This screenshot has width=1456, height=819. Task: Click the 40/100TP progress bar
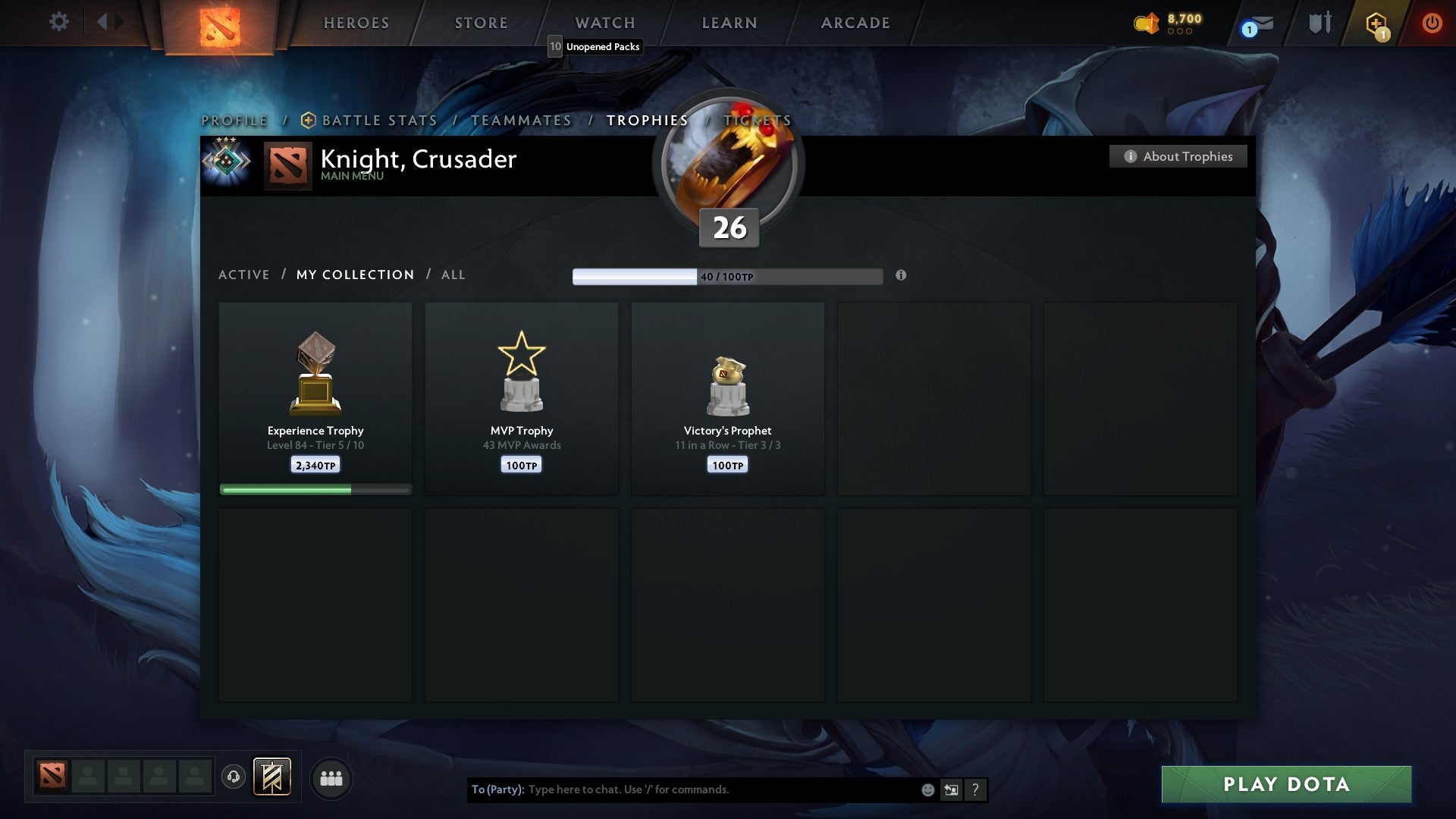pyautogui.click(x=726, y=276)
